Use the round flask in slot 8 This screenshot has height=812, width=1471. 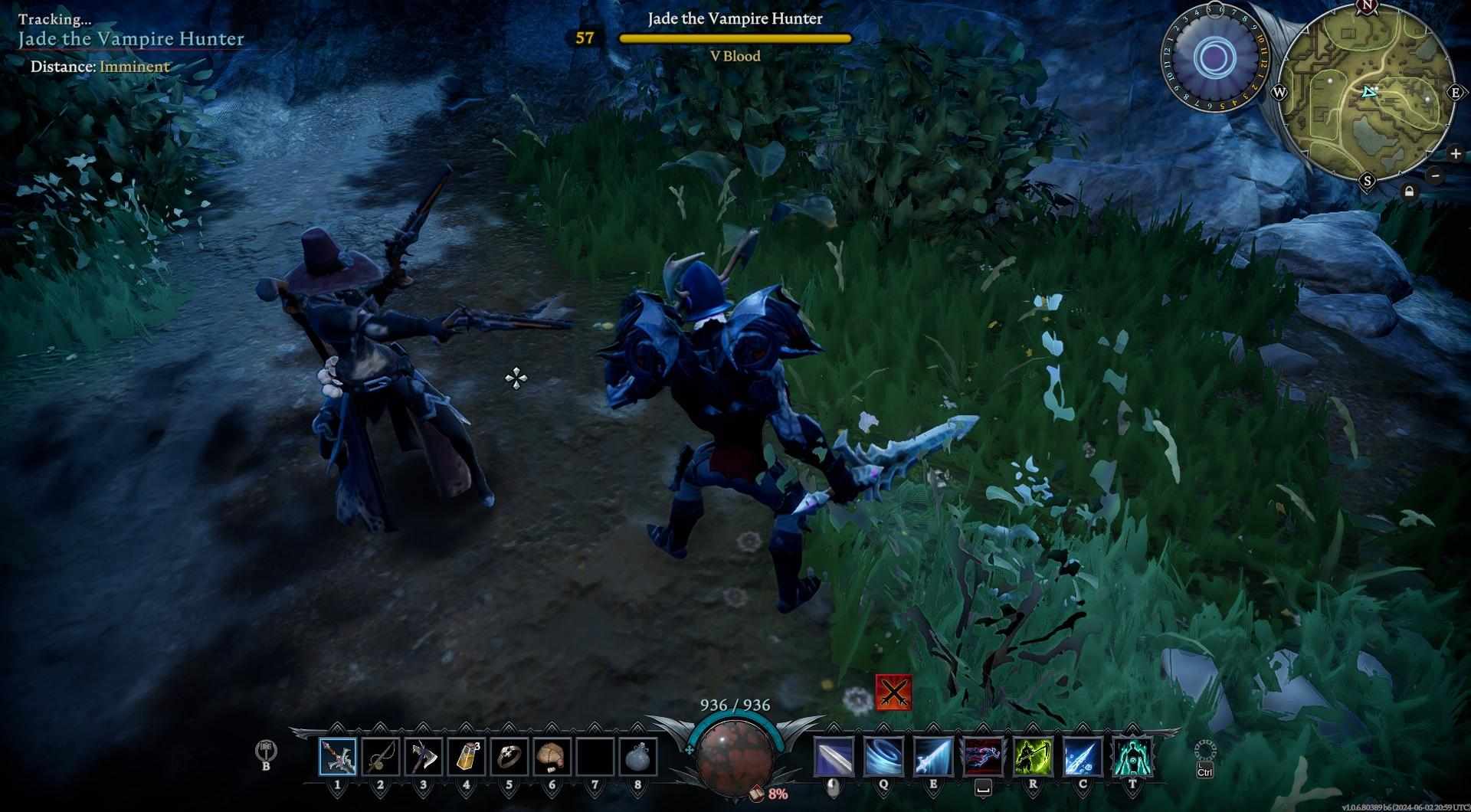pos(637,757)
